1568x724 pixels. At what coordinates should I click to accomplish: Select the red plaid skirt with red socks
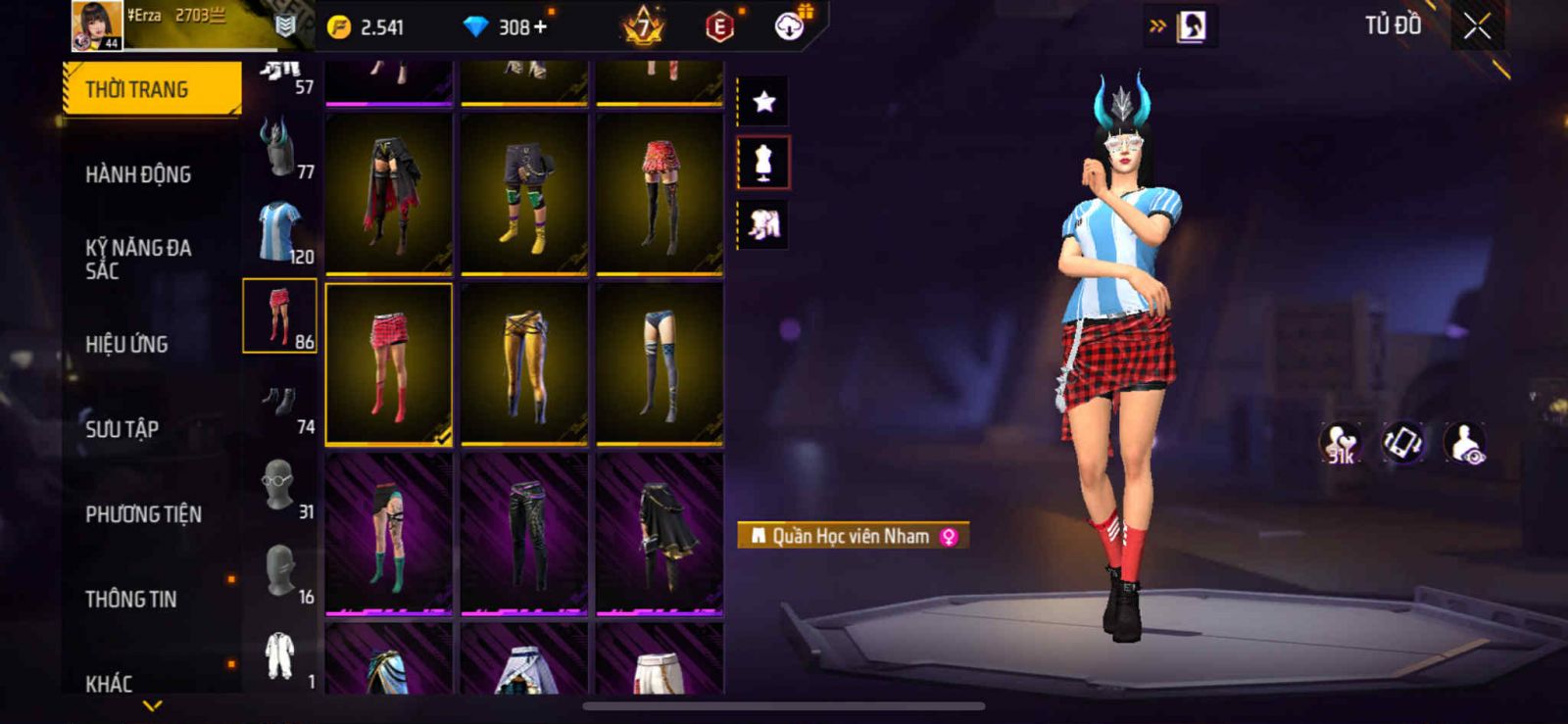coord(389,362)
